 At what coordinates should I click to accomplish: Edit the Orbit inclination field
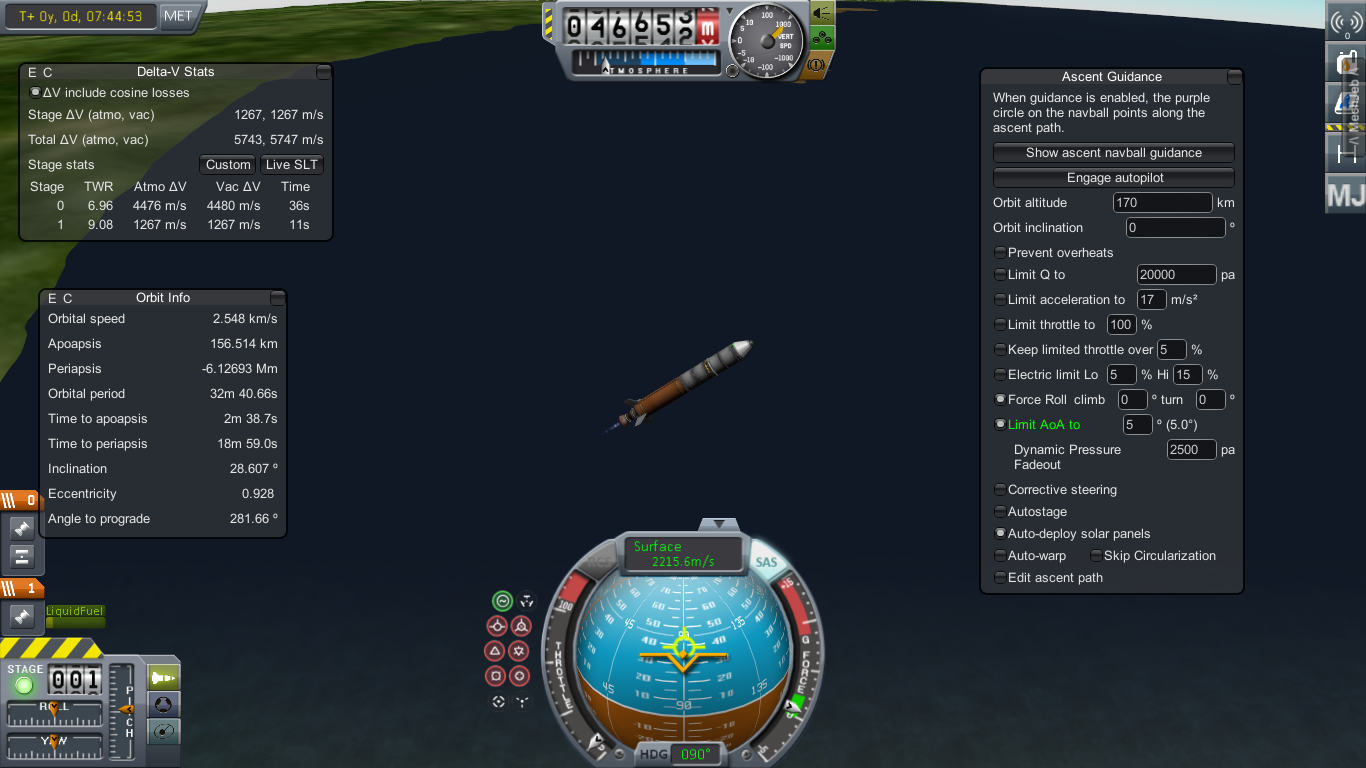click(x=1175, y=228)
